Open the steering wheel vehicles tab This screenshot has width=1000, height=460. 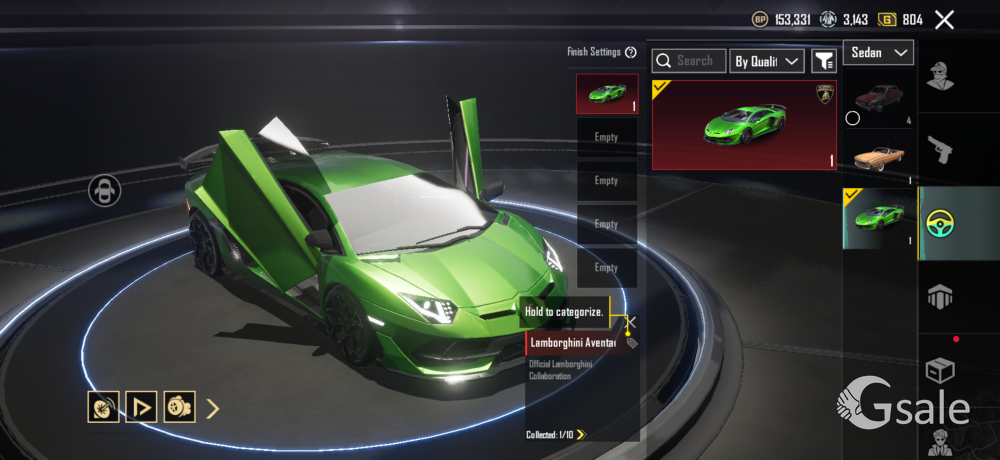pos(940,223)
